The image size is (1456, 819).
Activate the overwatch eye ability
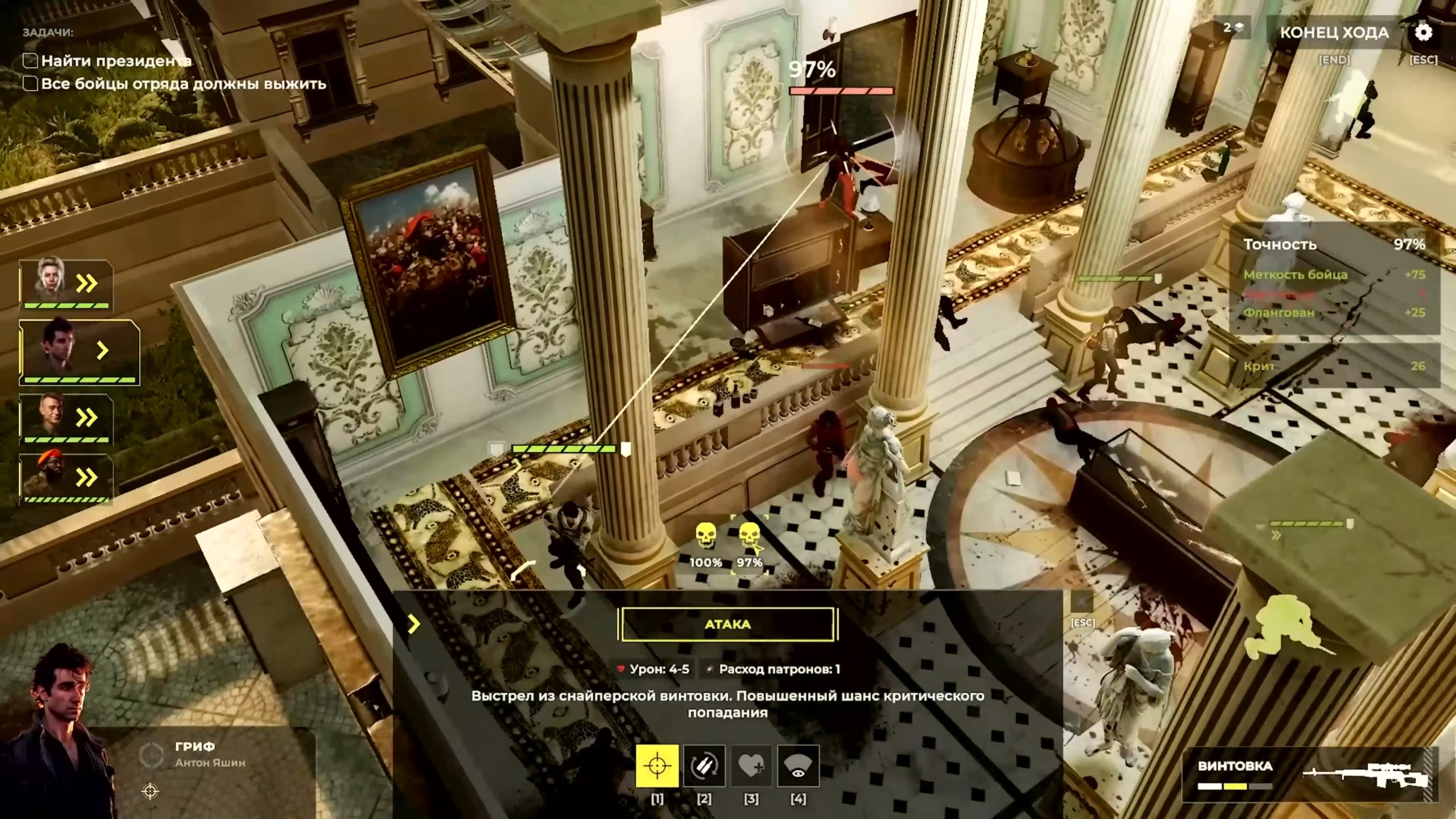(x=798, y=766)
